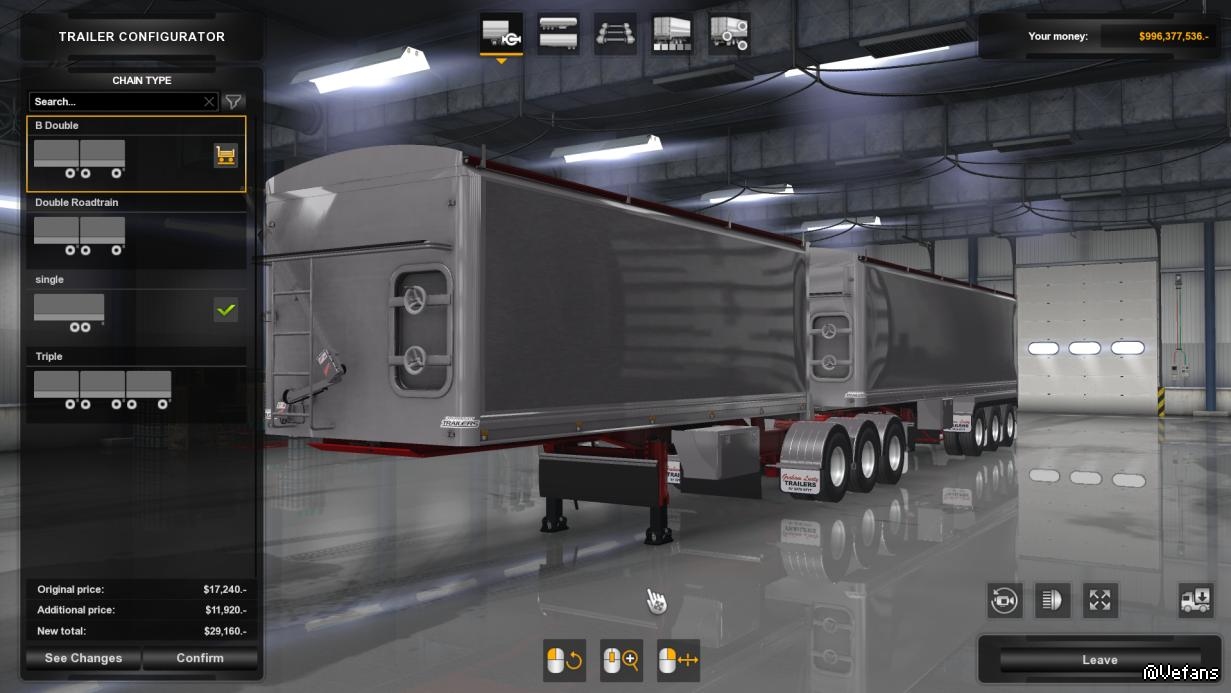Open the chassis axles tab

tap(615, 34)
